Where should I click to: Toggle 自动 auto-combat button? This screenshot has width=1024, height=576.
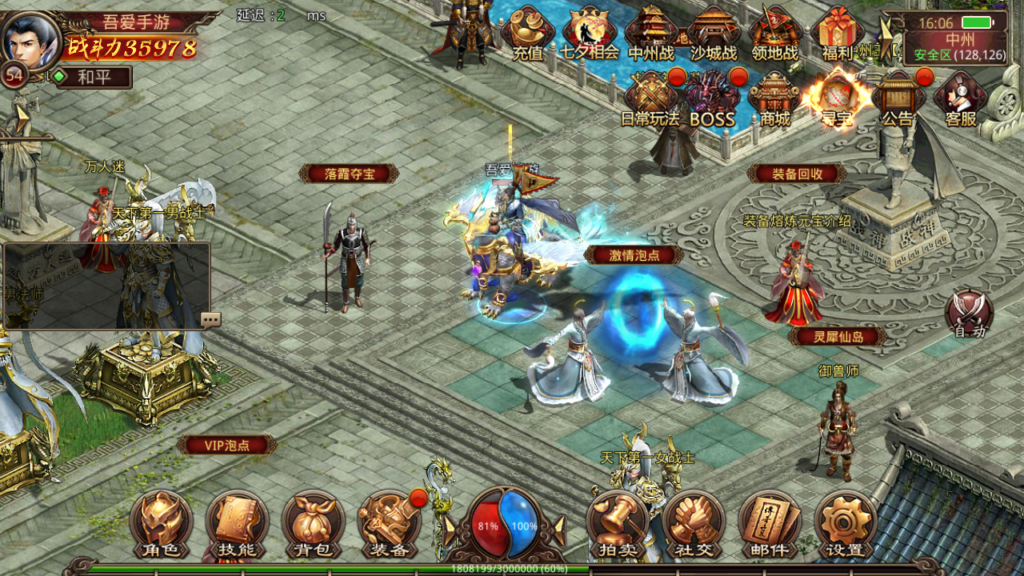click(x=968, y=313)
